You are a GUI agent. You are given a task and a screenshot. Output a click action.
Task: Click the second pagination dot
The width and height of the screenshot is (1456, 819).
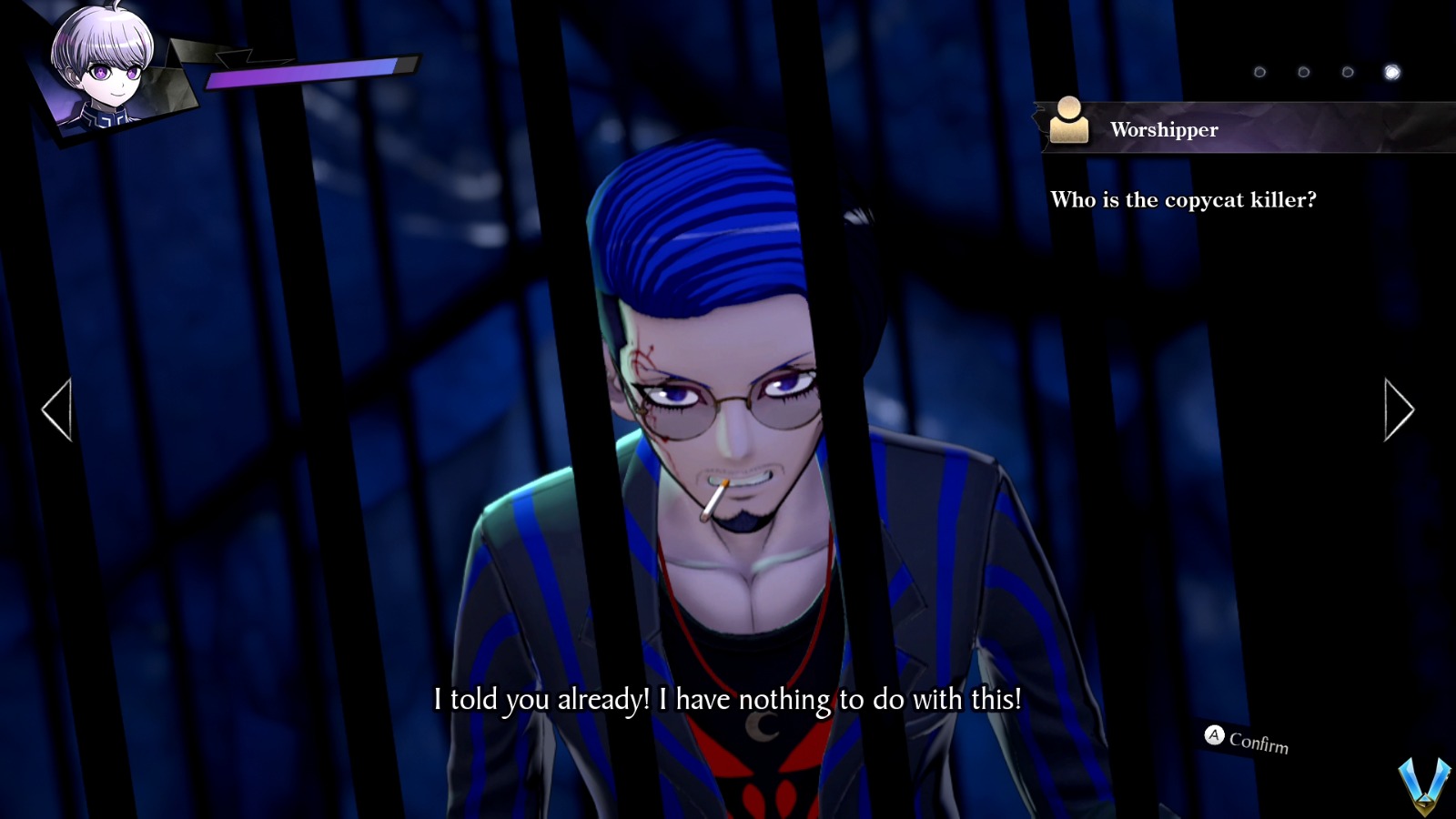click(1304, 70)
